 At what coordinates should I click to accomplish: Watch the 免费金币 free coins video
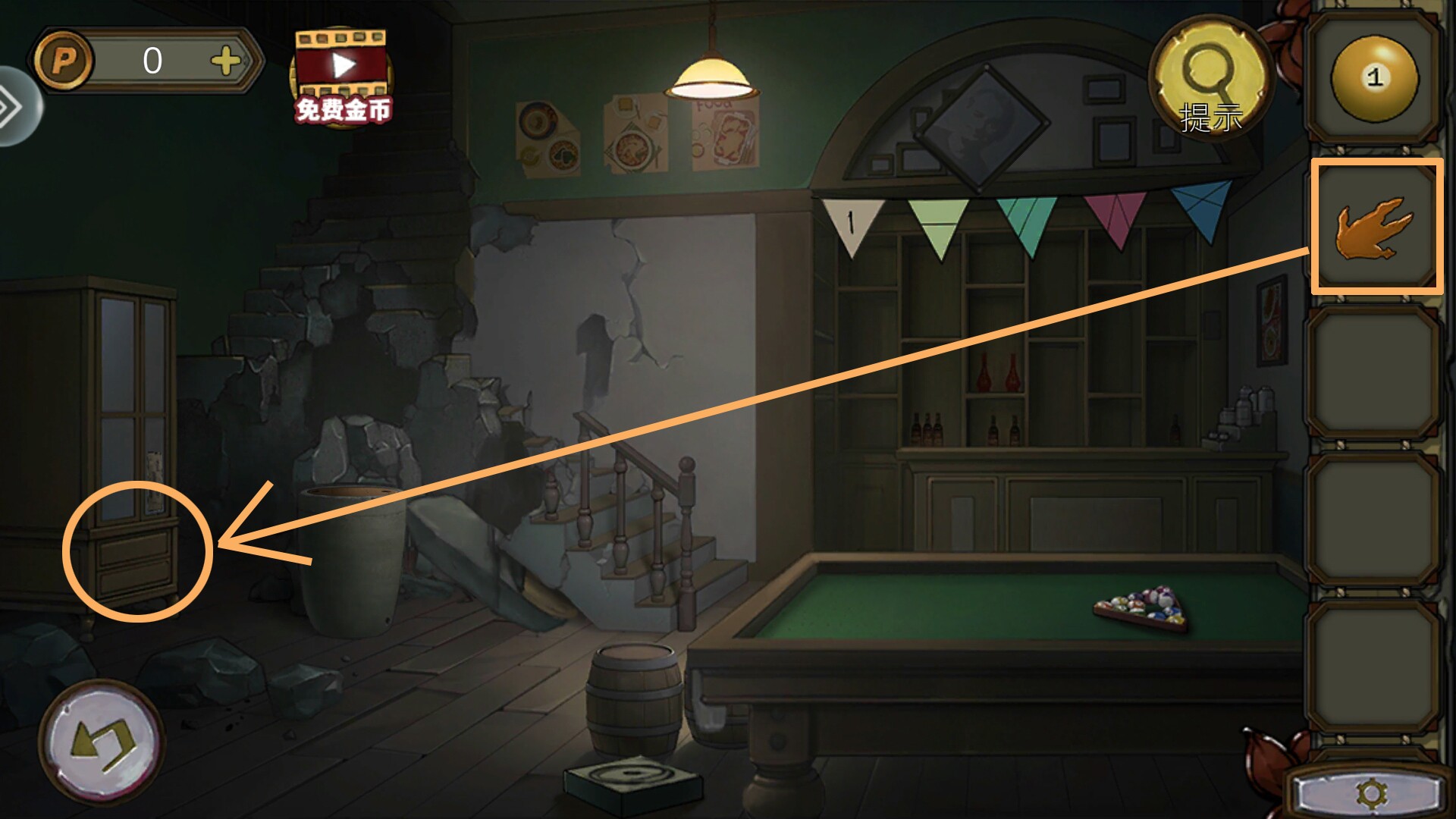344,77
